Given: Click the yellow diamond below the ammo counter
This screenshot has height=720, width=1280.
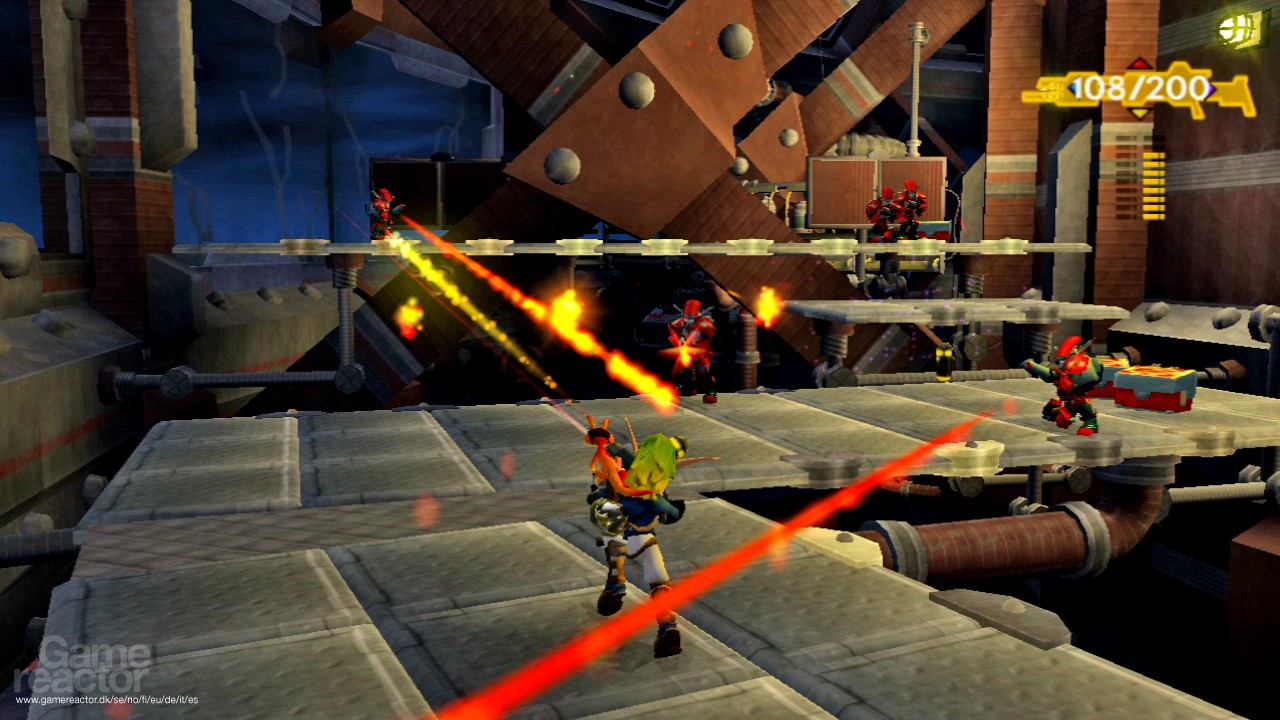Looking at the screenshot, I should [x=1140, y=113].
